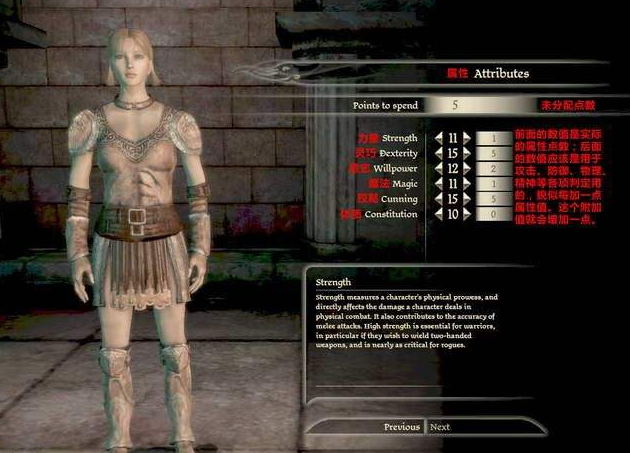Screen dimensions: 630x453
Task: Continue with the Next button
Action: [x=440, y=427]
